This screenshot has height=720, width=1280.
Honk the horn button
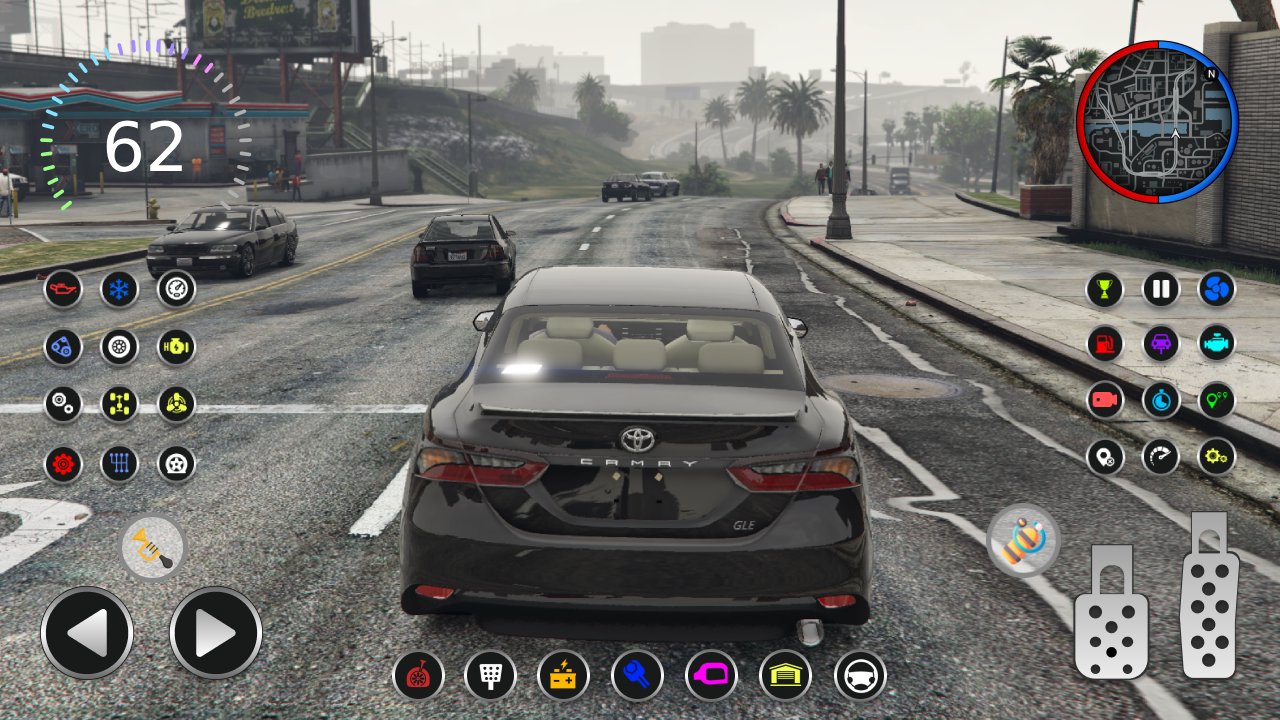(x=153, y=548)
